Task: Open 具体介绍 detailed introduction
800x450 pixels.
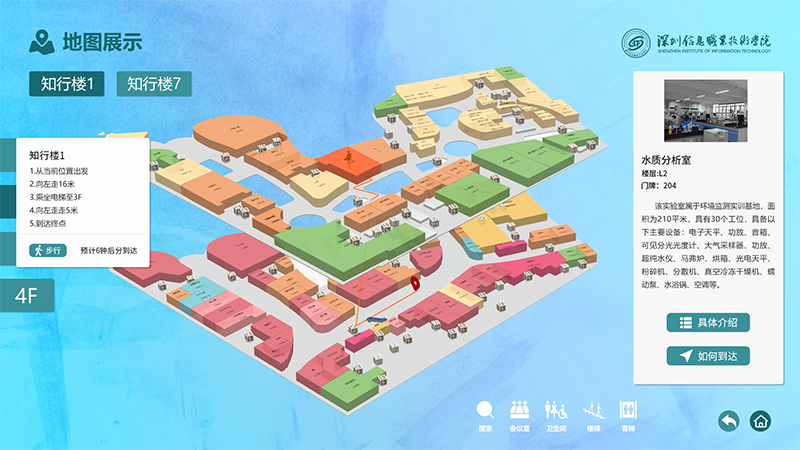Action: click(x=708, y=322)
